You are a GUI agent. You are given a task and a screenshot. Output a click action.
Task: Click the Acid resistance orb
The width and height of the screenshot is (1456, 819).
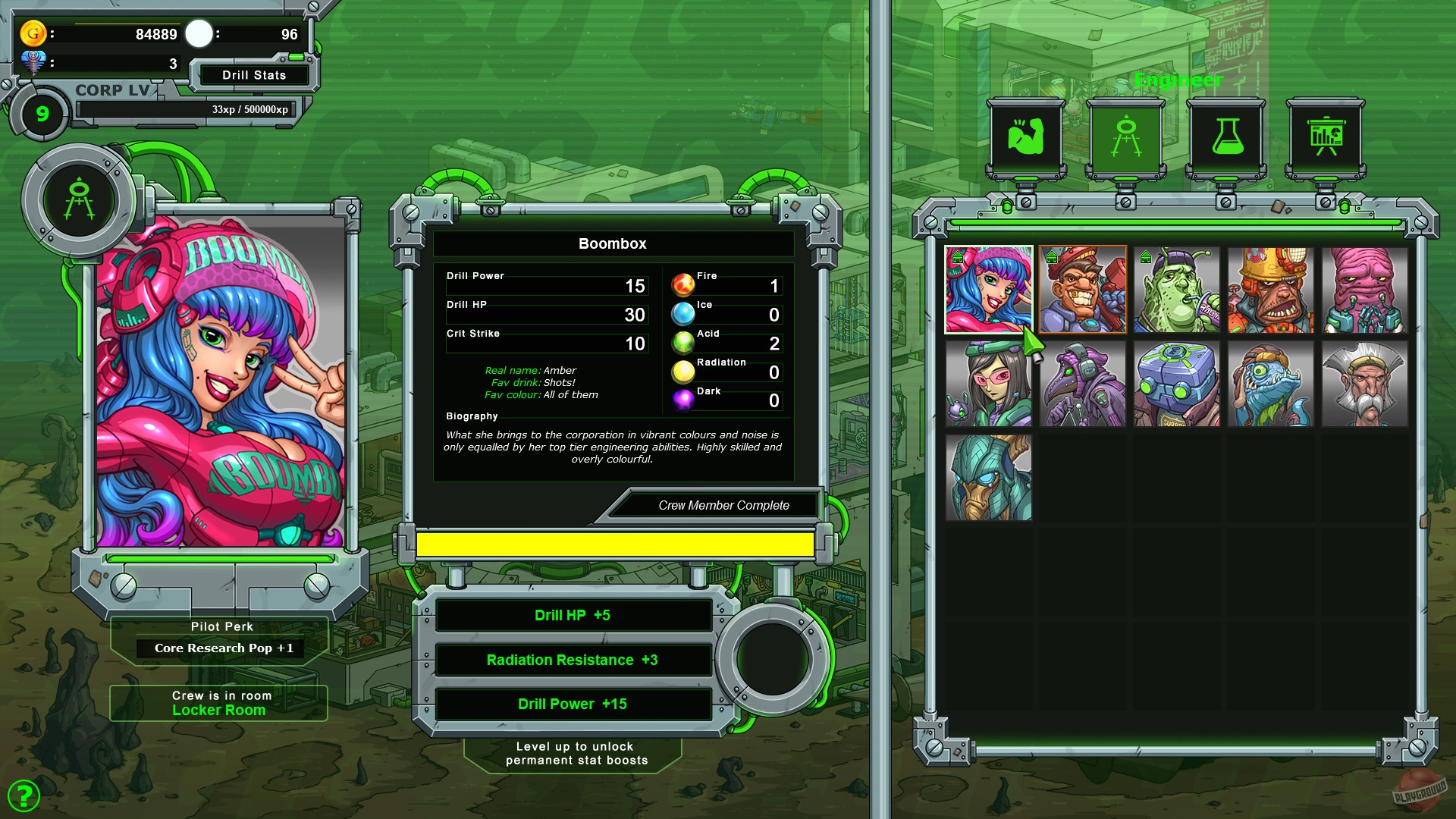pyautogui.click(x=682, y=344)
